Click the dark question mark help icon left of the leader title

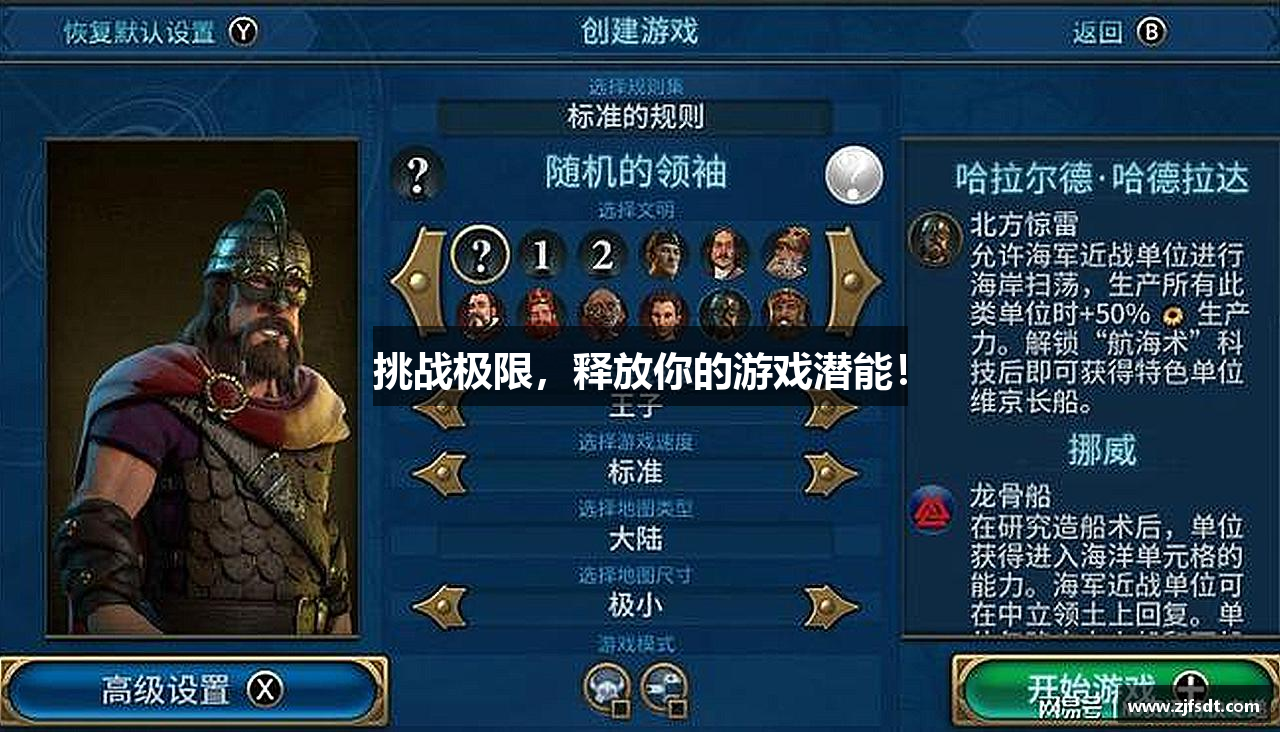(x=418, y=175)
